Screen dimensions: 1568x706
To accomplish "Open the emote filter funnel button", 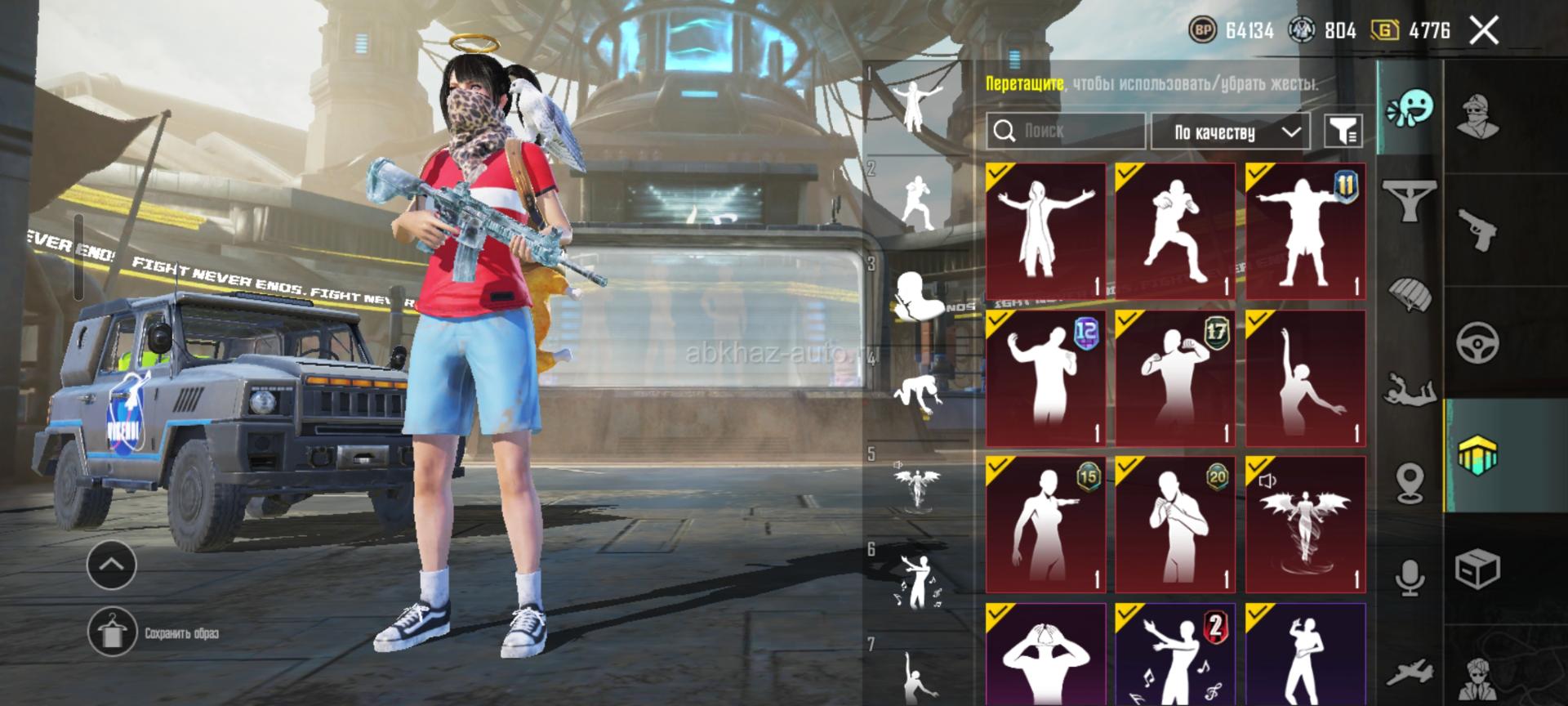I will point(1343,131).
